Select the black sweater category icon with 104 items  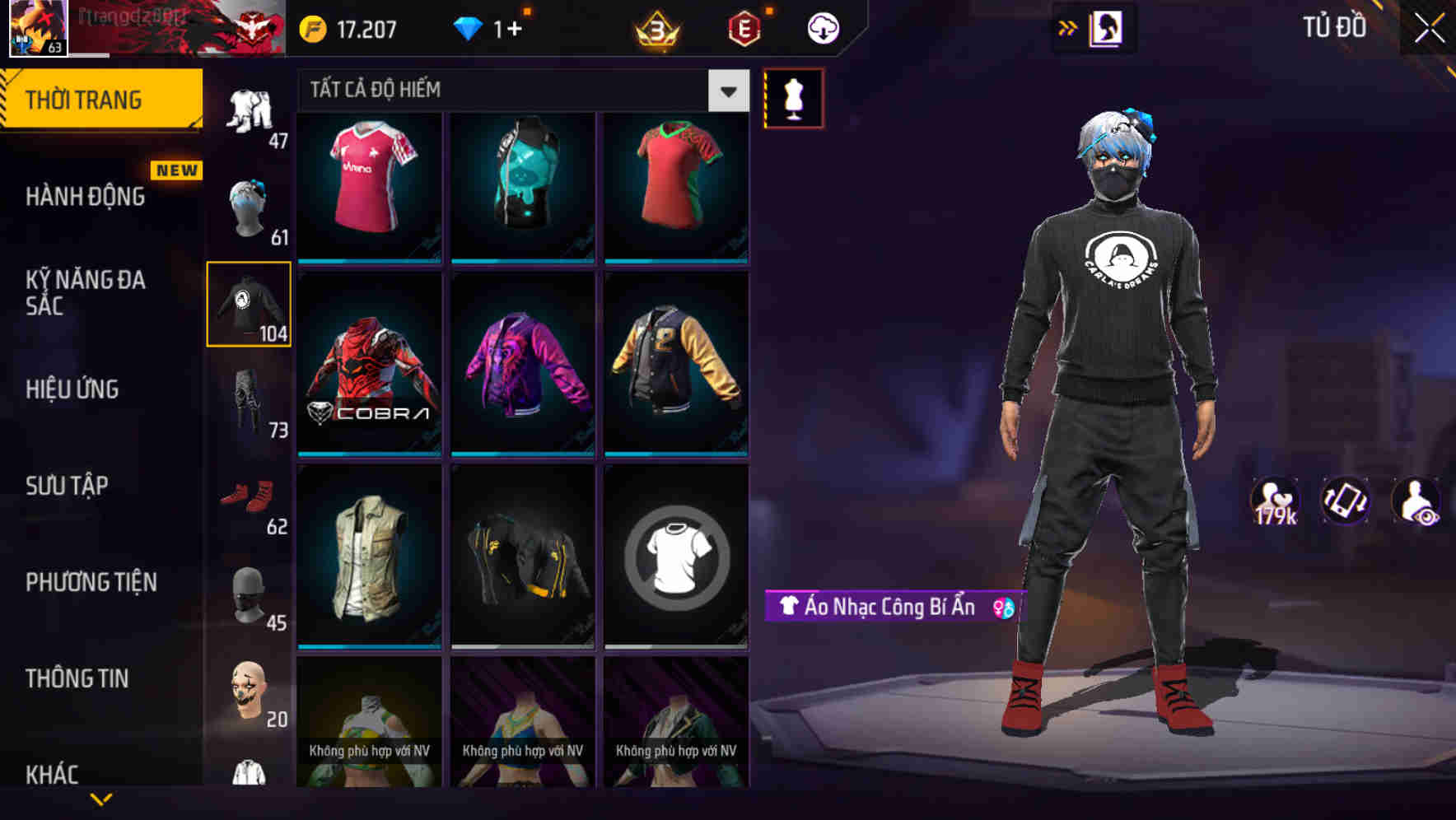[x=250, y=303]
